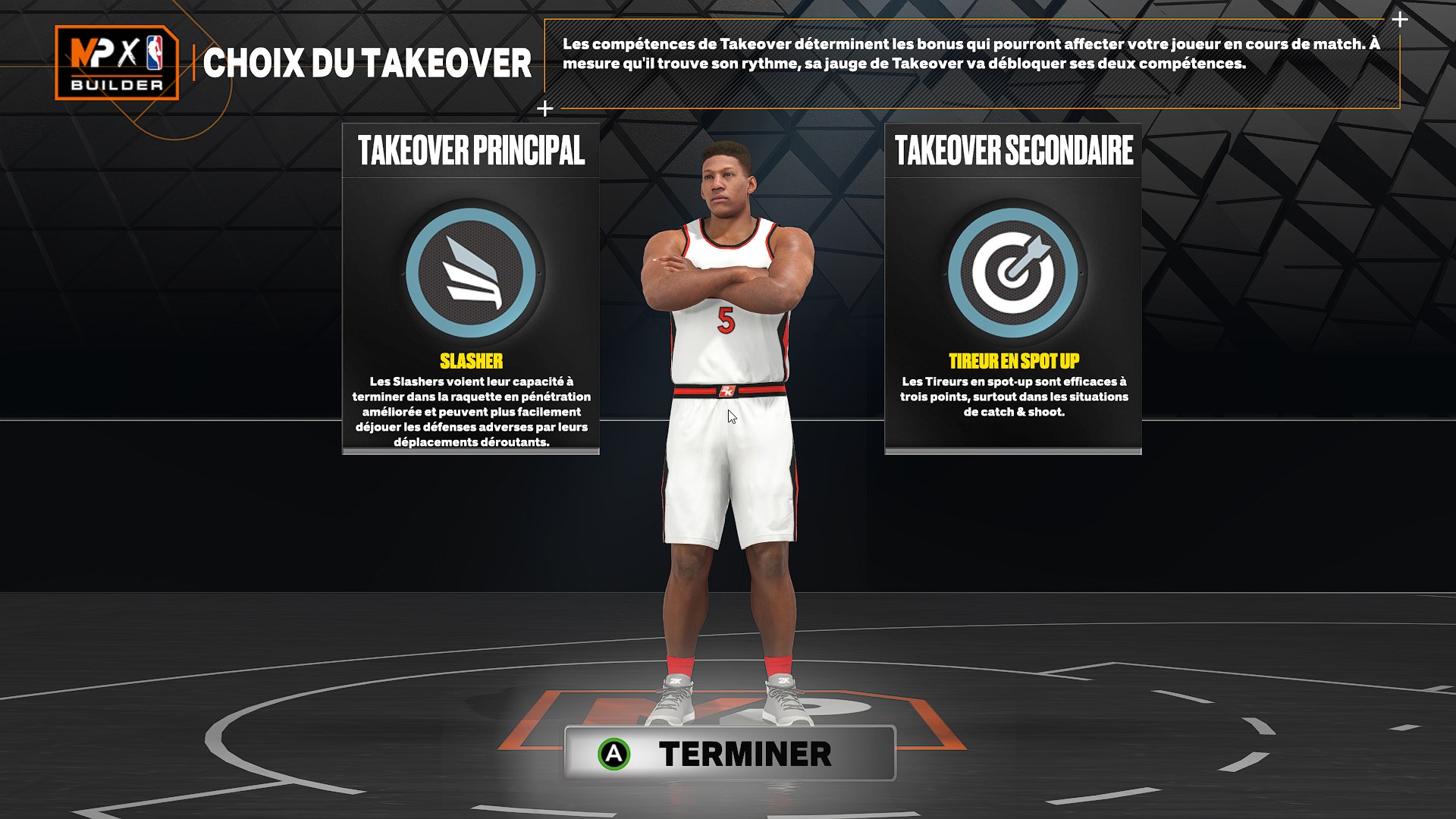Click the crosshair plus marker near the description box
1456x819 pixels.
[x=544, y=108]
